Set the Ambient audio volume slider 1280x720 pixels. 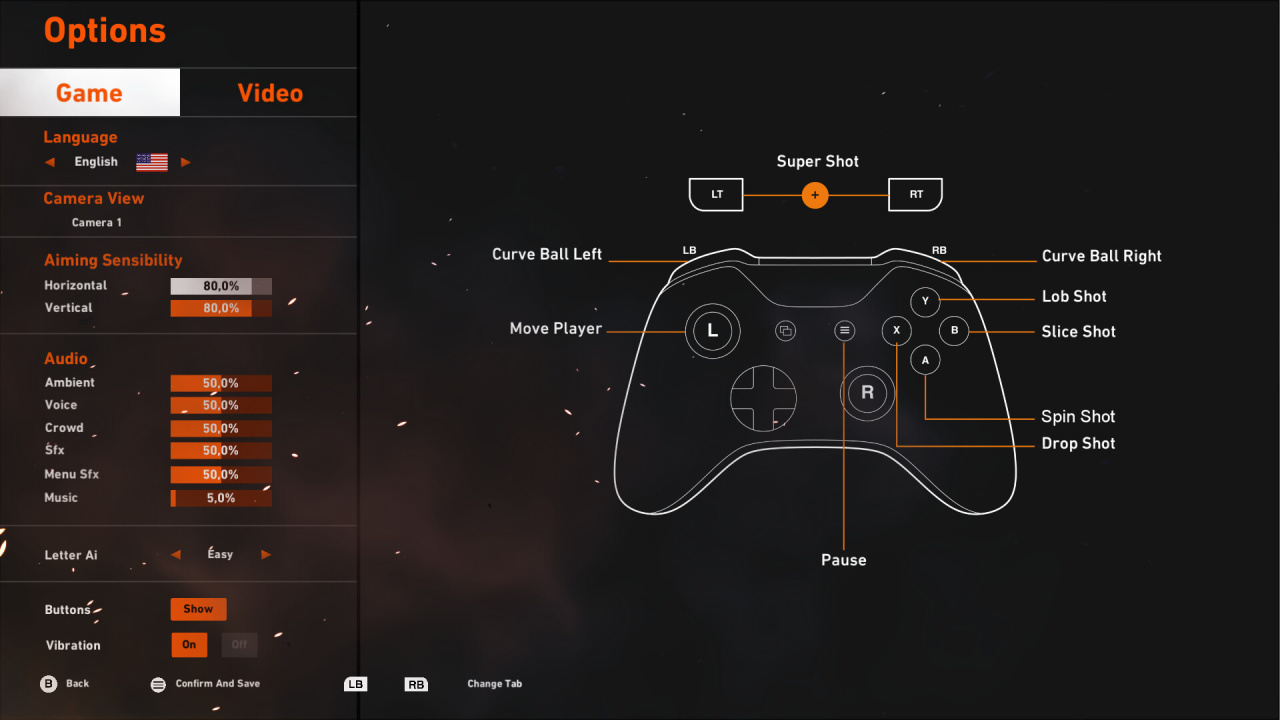(x=221, y=383)
